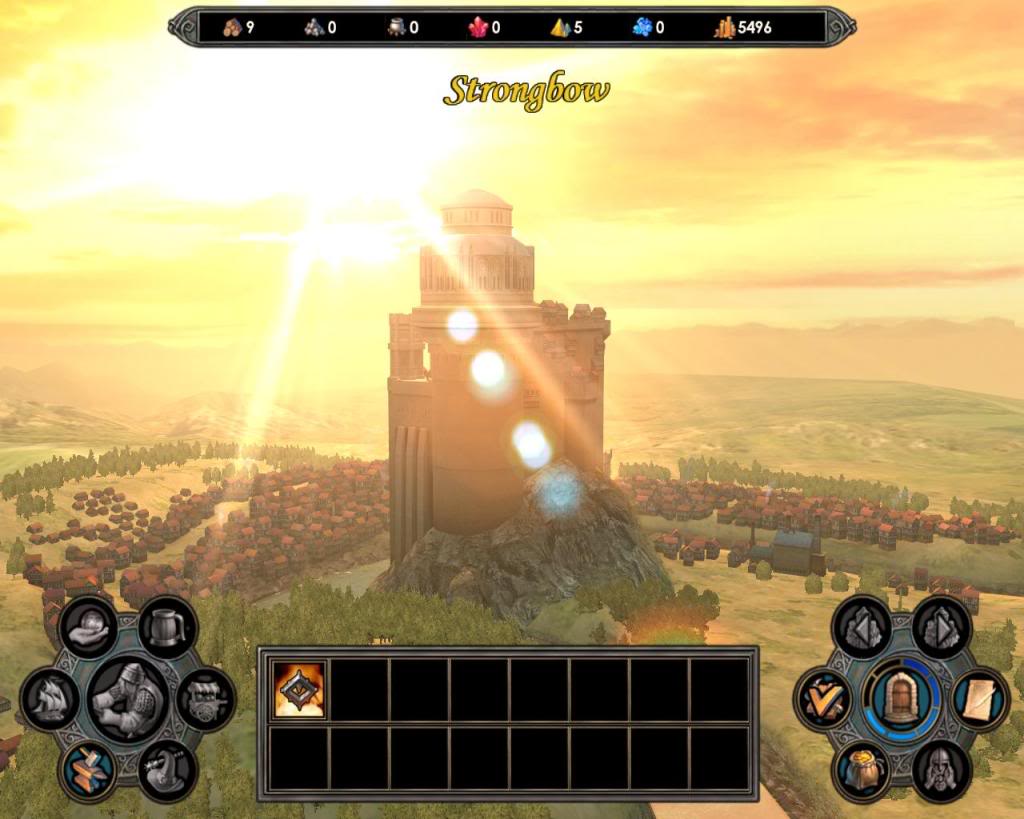The height and width of the screenshot is (819, 1024).
Task: Open the bearded helmeted hero icon
Action: tap(941, 770)
